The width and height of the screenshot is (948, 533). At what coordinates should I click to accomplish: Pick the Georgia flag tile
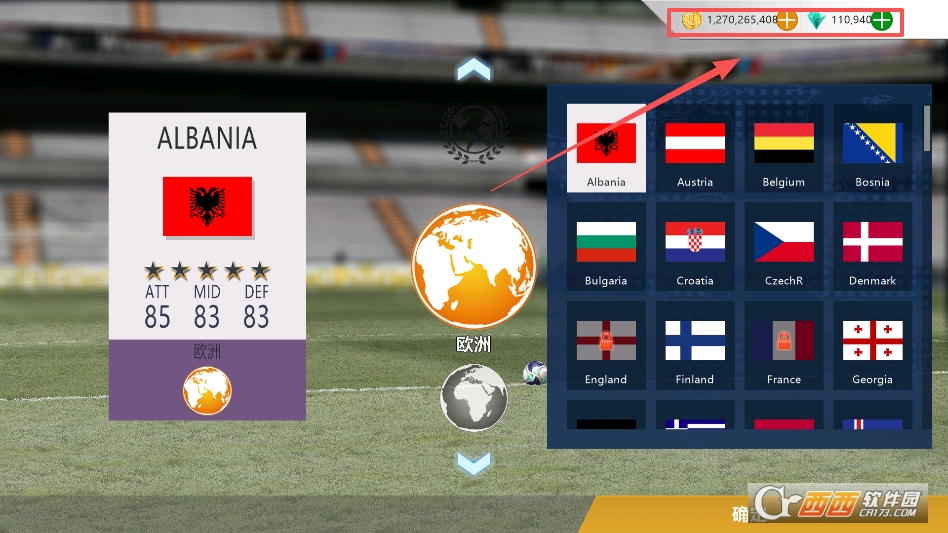[x=872, y=345]
